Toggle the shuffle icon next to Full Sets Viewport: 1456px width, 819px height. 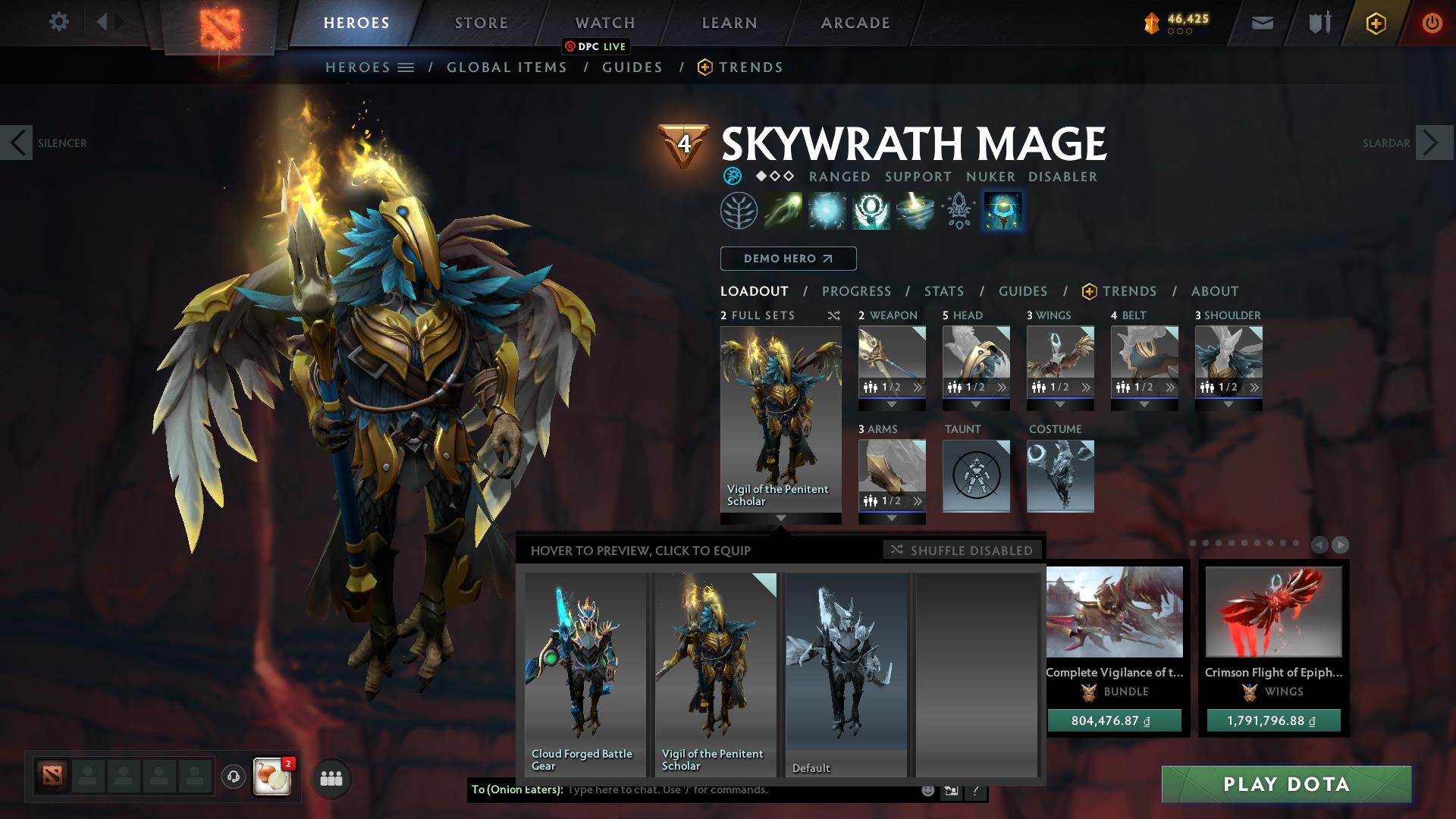tap(833, 315)
